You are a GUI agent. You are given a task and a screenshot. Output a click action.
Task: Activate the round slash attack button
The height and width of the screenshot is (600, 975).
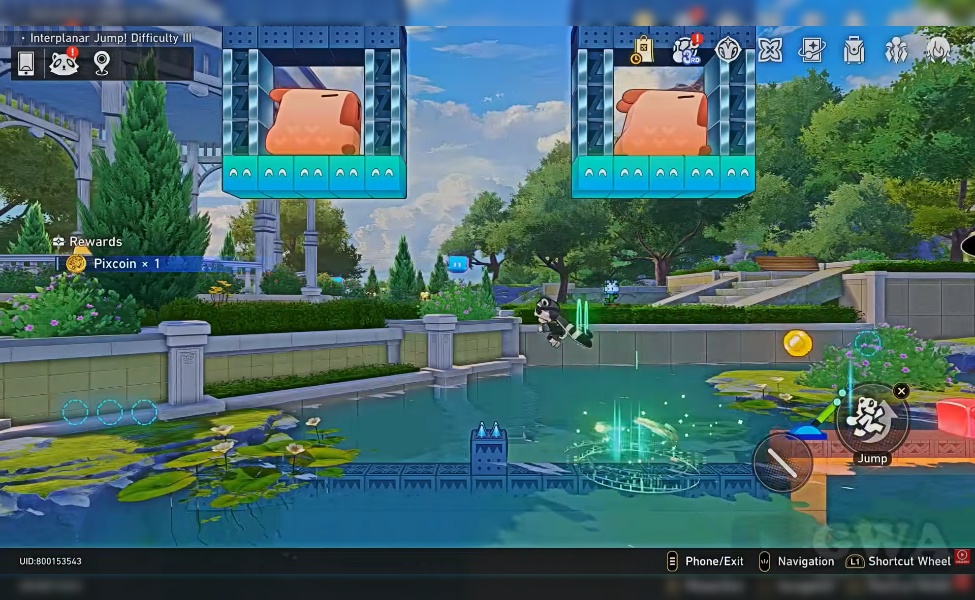[x=781, y=462]
